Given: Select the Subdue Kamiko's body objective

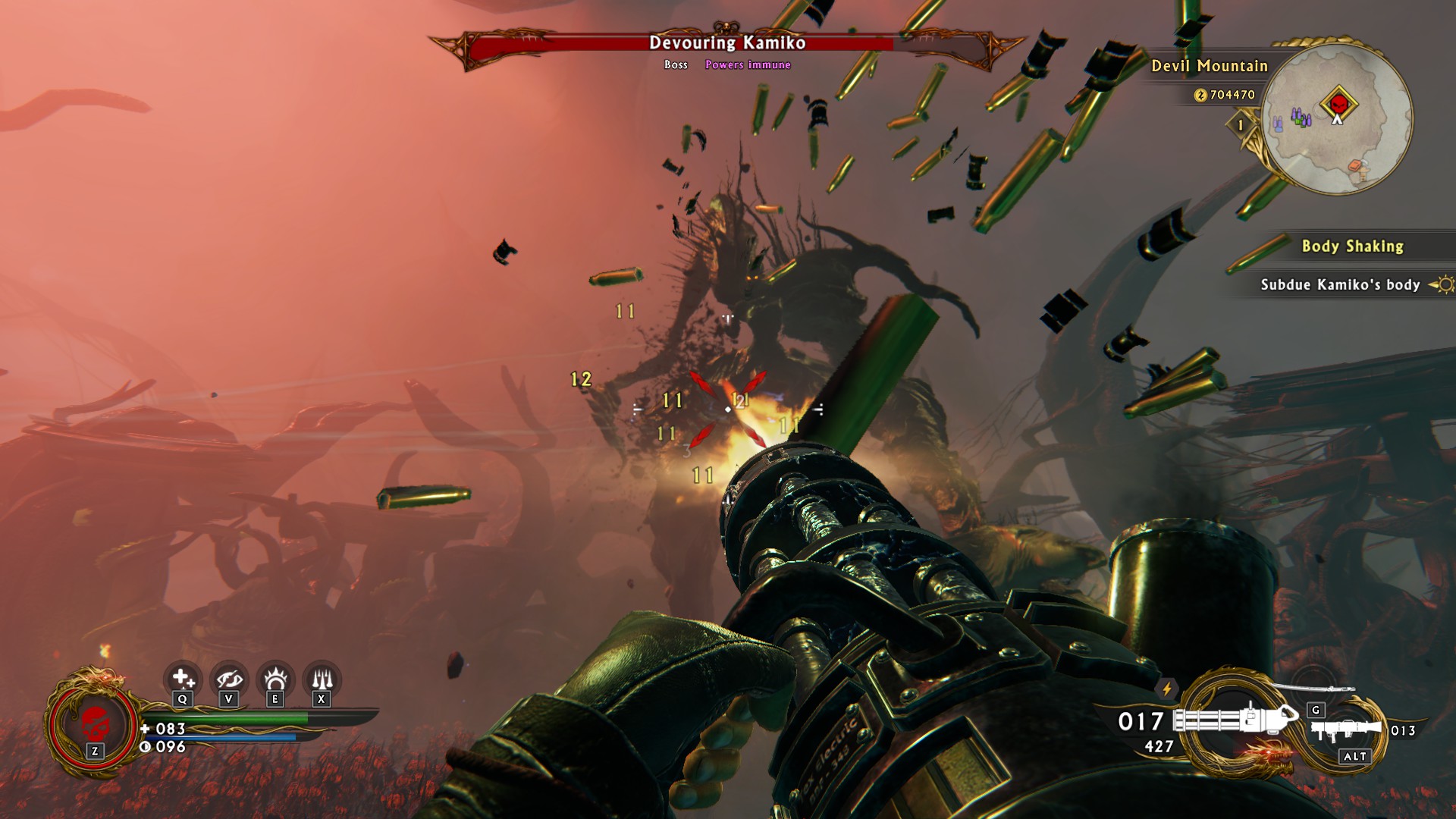Looking at the screenshot, I should (1340, 284).
